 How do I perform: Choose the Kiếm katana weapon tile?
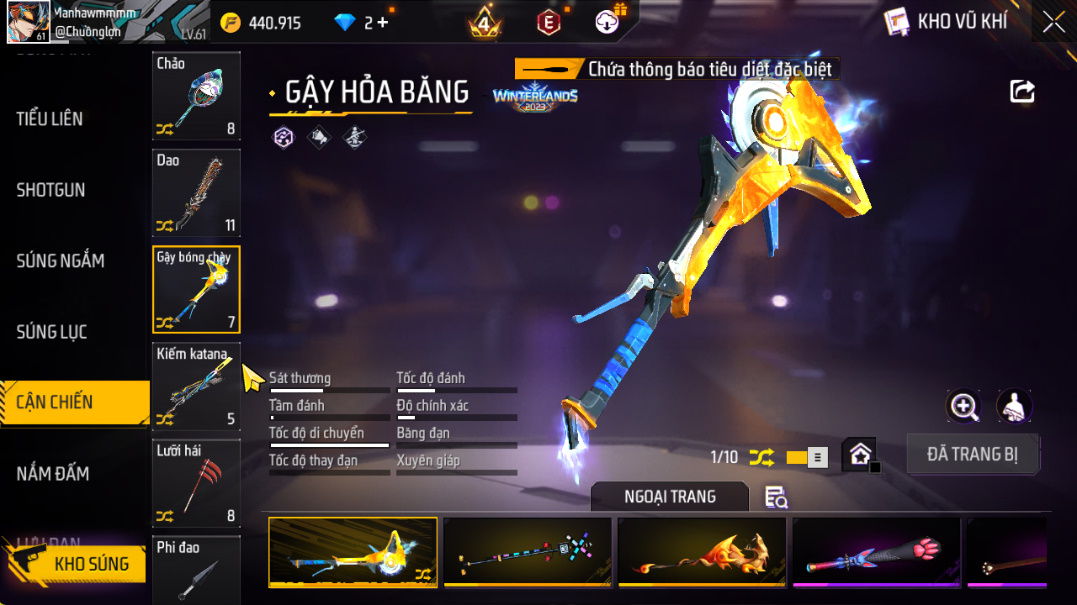196,386
